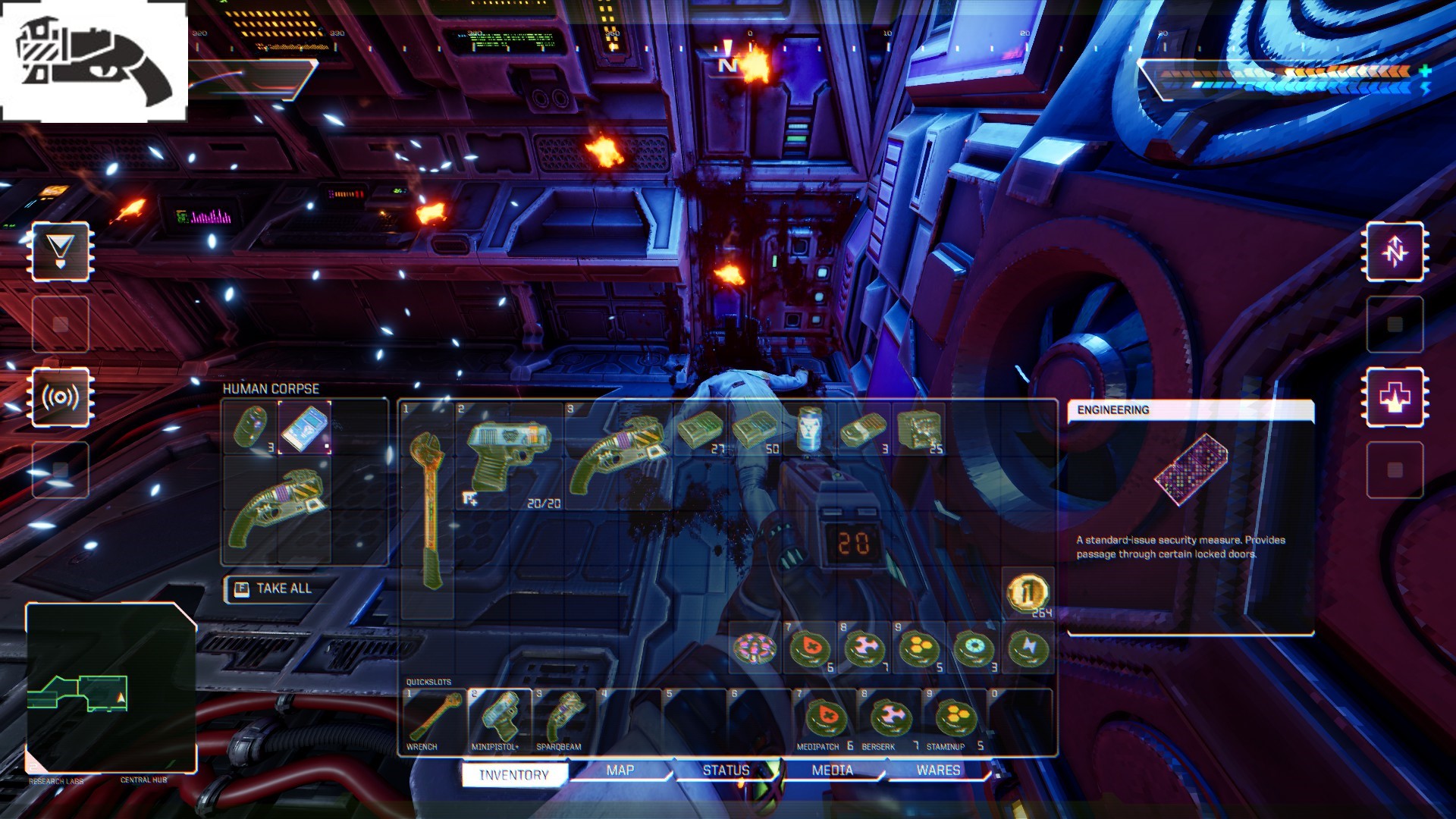Viewport: 1456px width, 819px height.
Task: Go to the Wares tab
Action: coord(938,770)
